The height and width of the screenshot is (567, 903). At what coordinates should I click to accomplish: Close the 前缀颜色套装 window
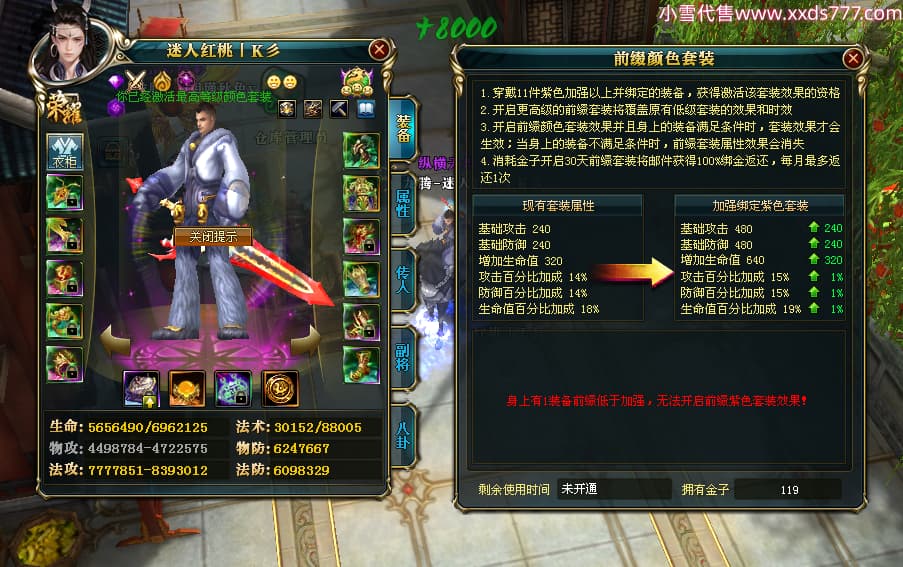point(853,59)
